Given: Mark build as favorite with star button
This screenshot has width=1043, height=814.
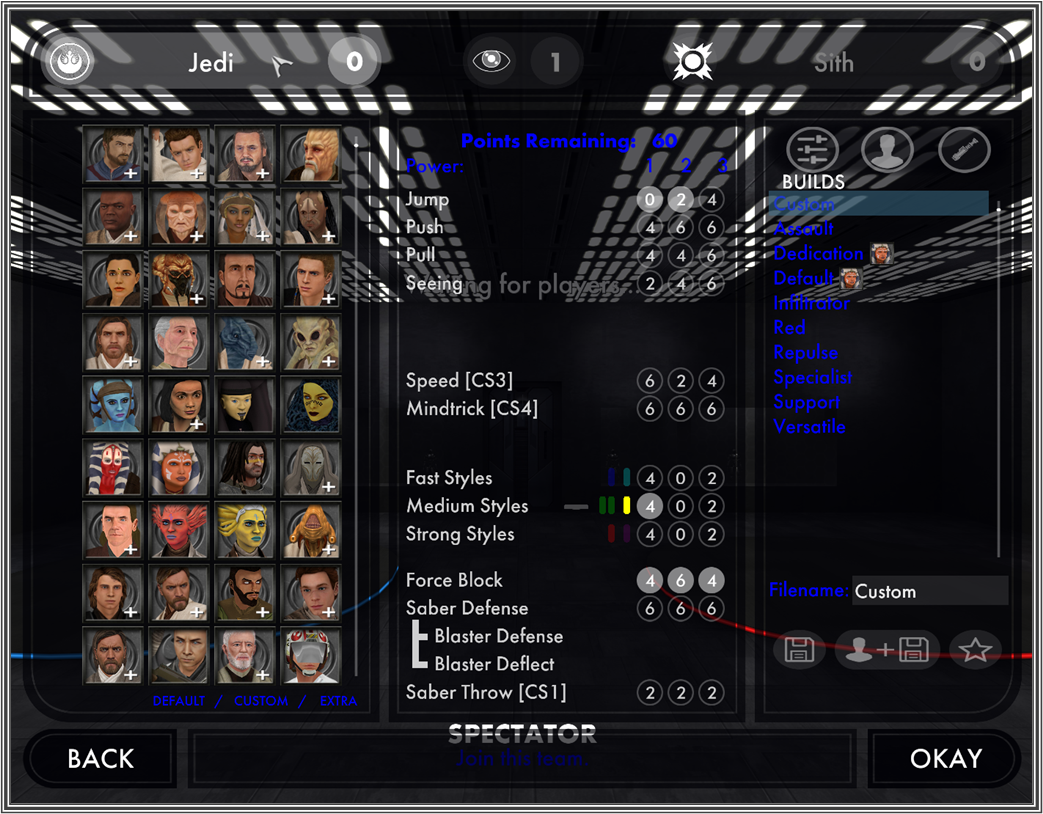Looking at the screenshot, I should click(975, 651).
